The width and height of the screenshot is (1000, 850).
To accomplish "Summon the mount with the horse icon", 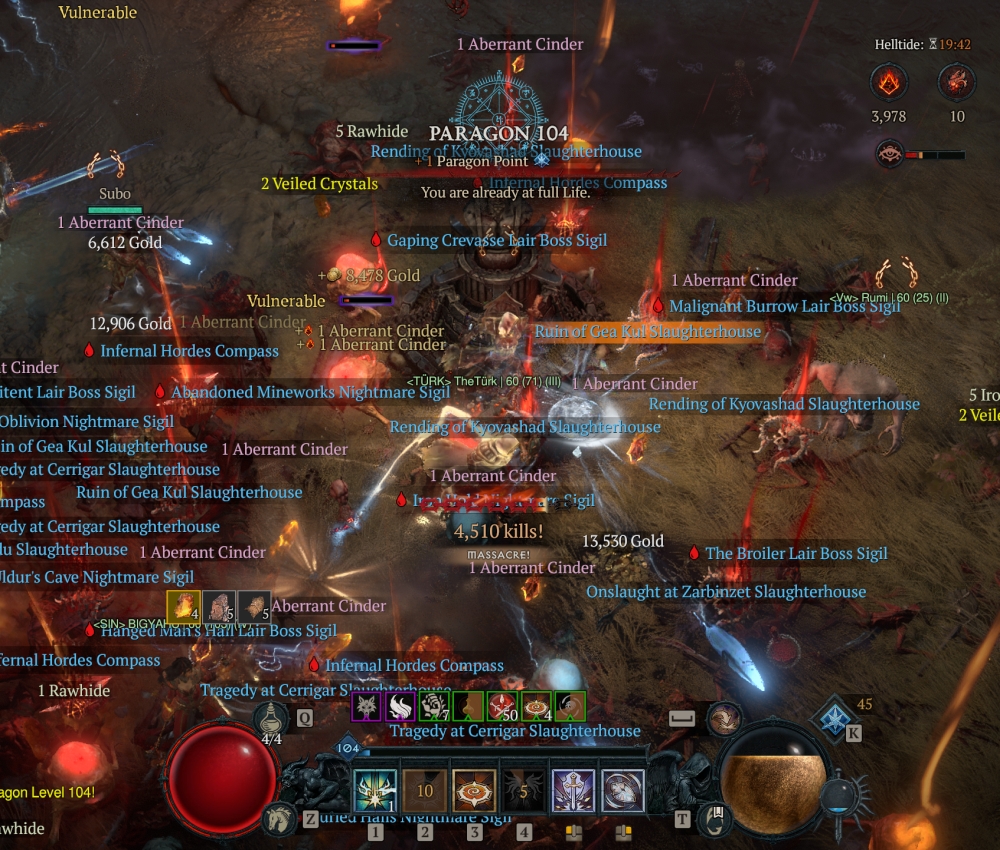I will point(279,819).
